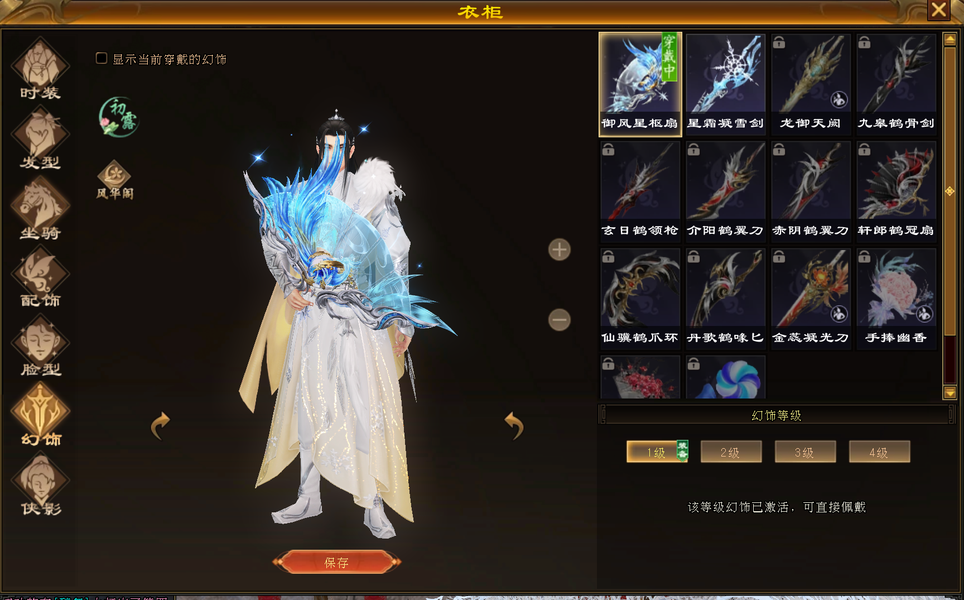
Task: Open the 发型 hairstyle tab
Action: click(x=40, y=138)
